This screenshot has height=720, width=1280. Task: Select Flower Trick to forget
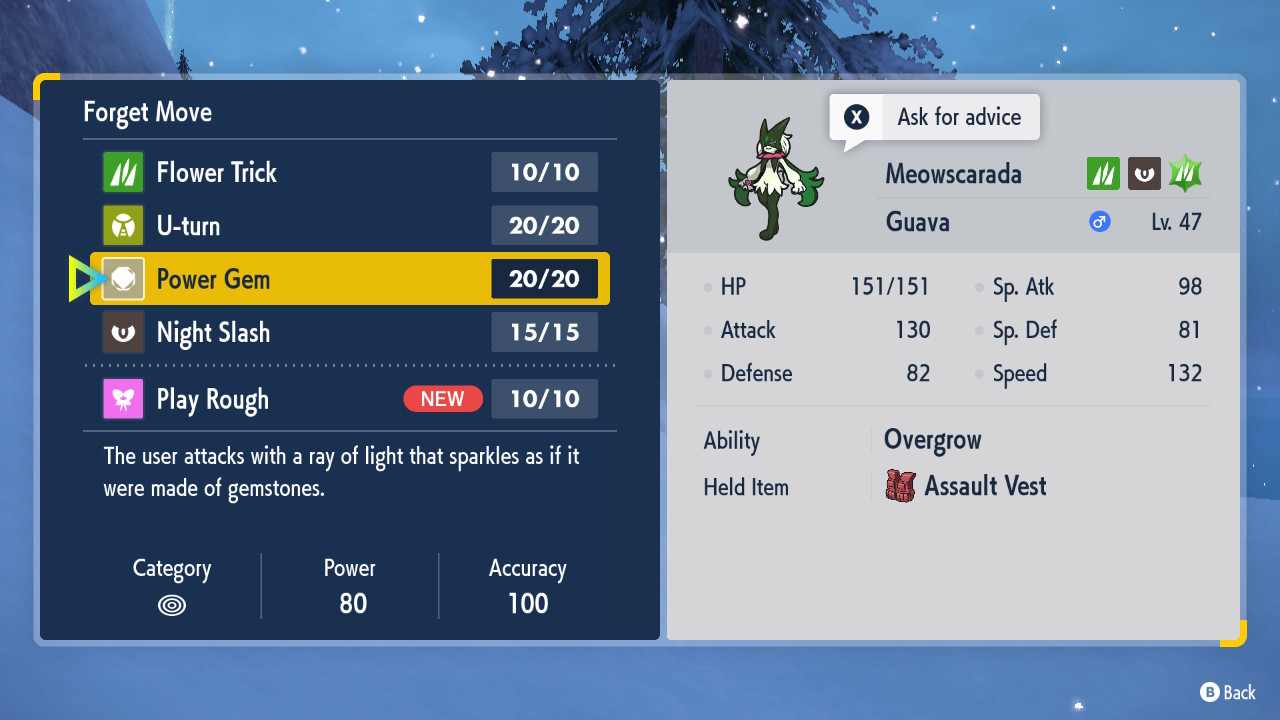coord(350,172)
